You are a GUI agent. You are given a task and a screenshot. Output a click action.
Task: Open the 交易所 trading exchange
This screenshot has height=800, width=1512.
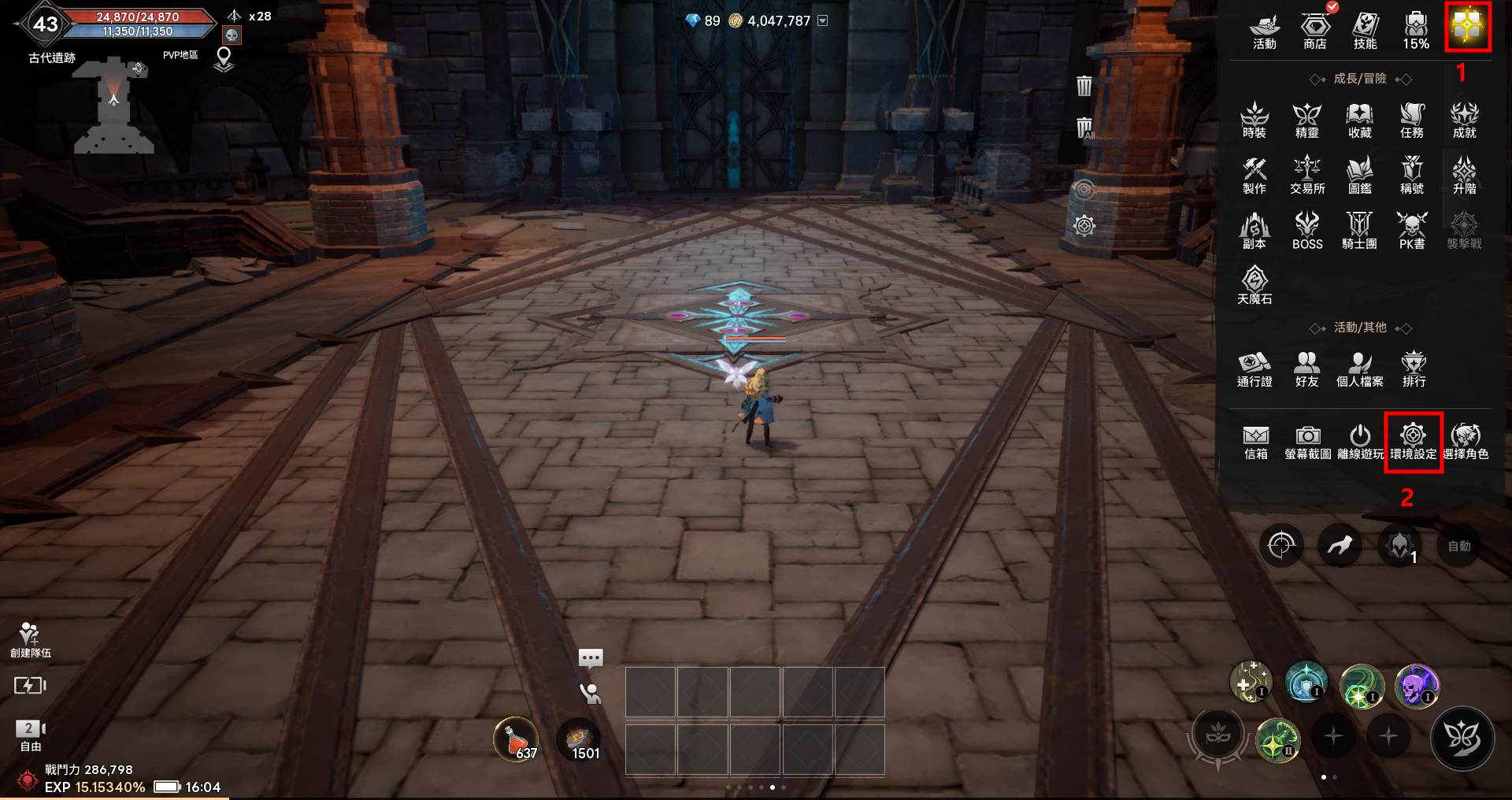[x=1307, y=176]
